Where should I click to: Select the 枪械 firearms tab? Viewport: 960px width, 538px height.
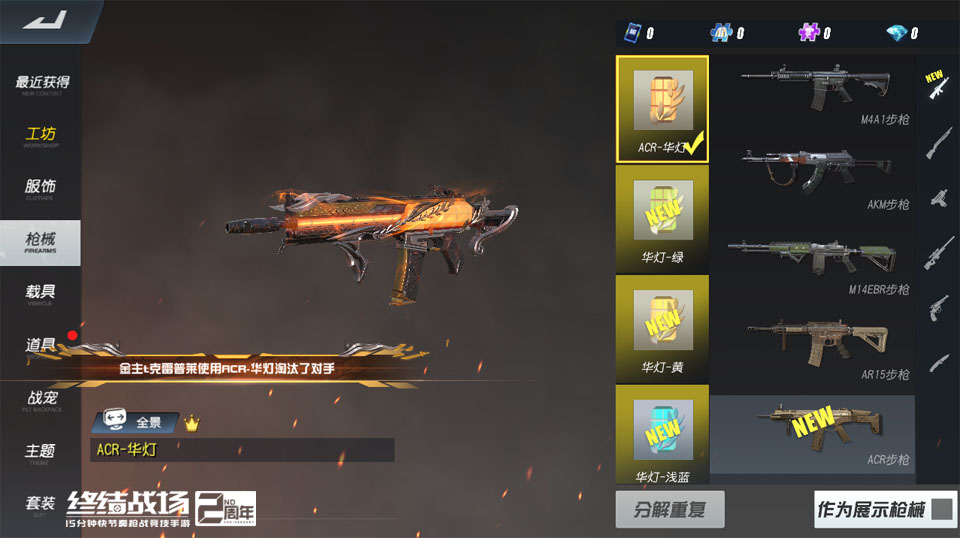pos(41,241)
